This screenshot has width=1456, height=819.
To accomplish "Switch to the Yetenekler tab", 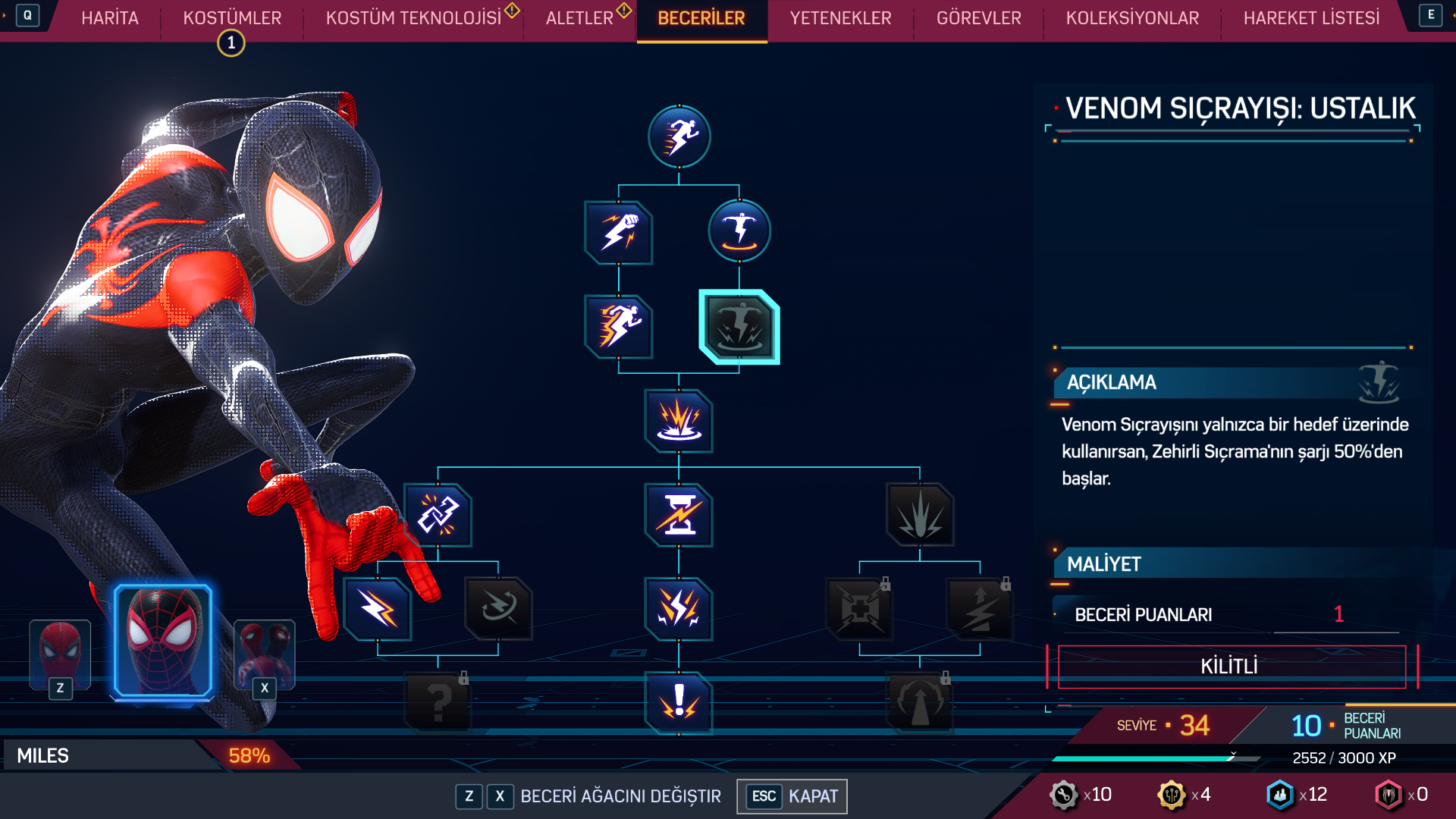I will pos(840,18).
